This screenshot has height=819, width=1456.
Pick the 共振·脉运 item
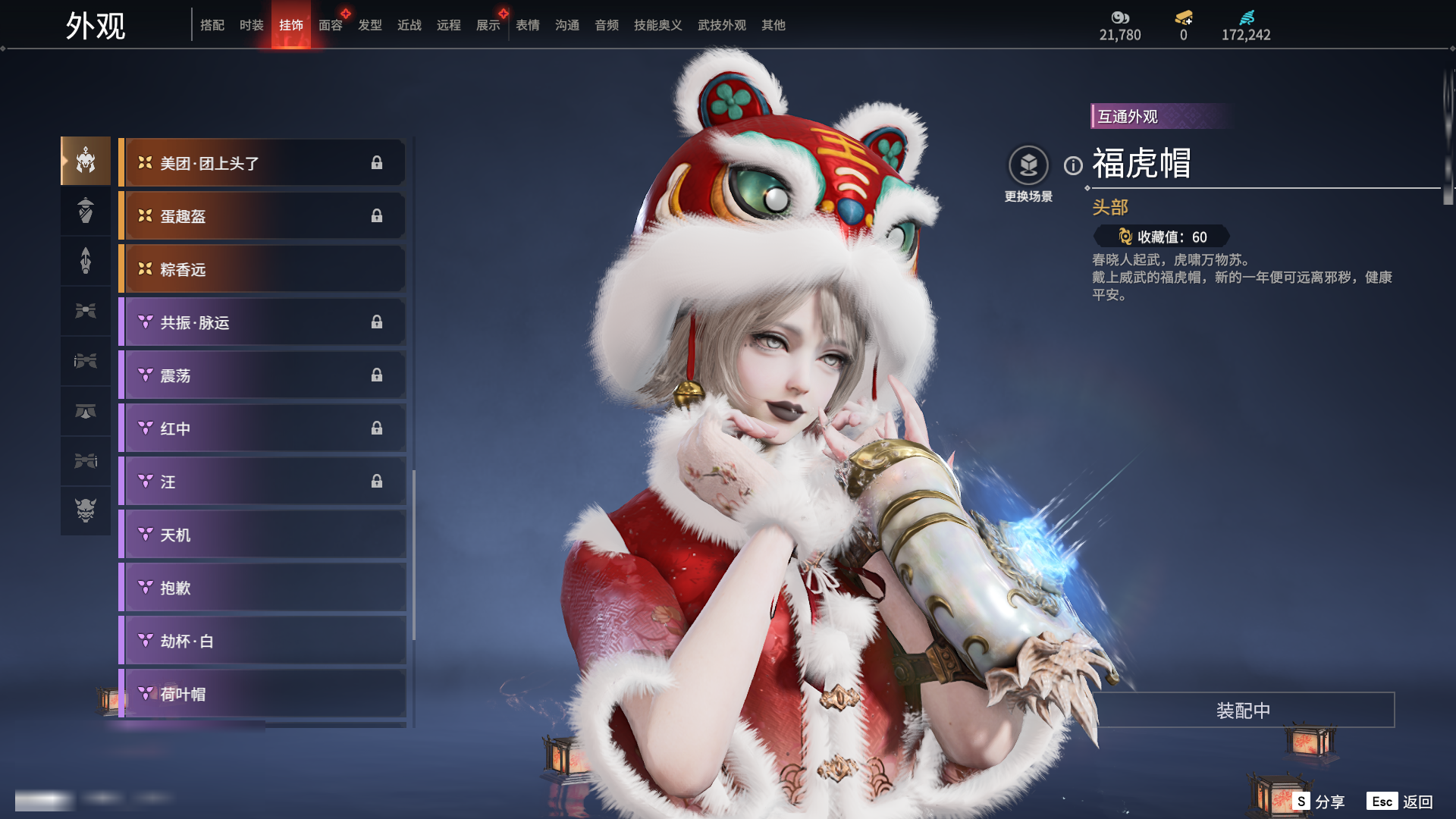(263, 322)
